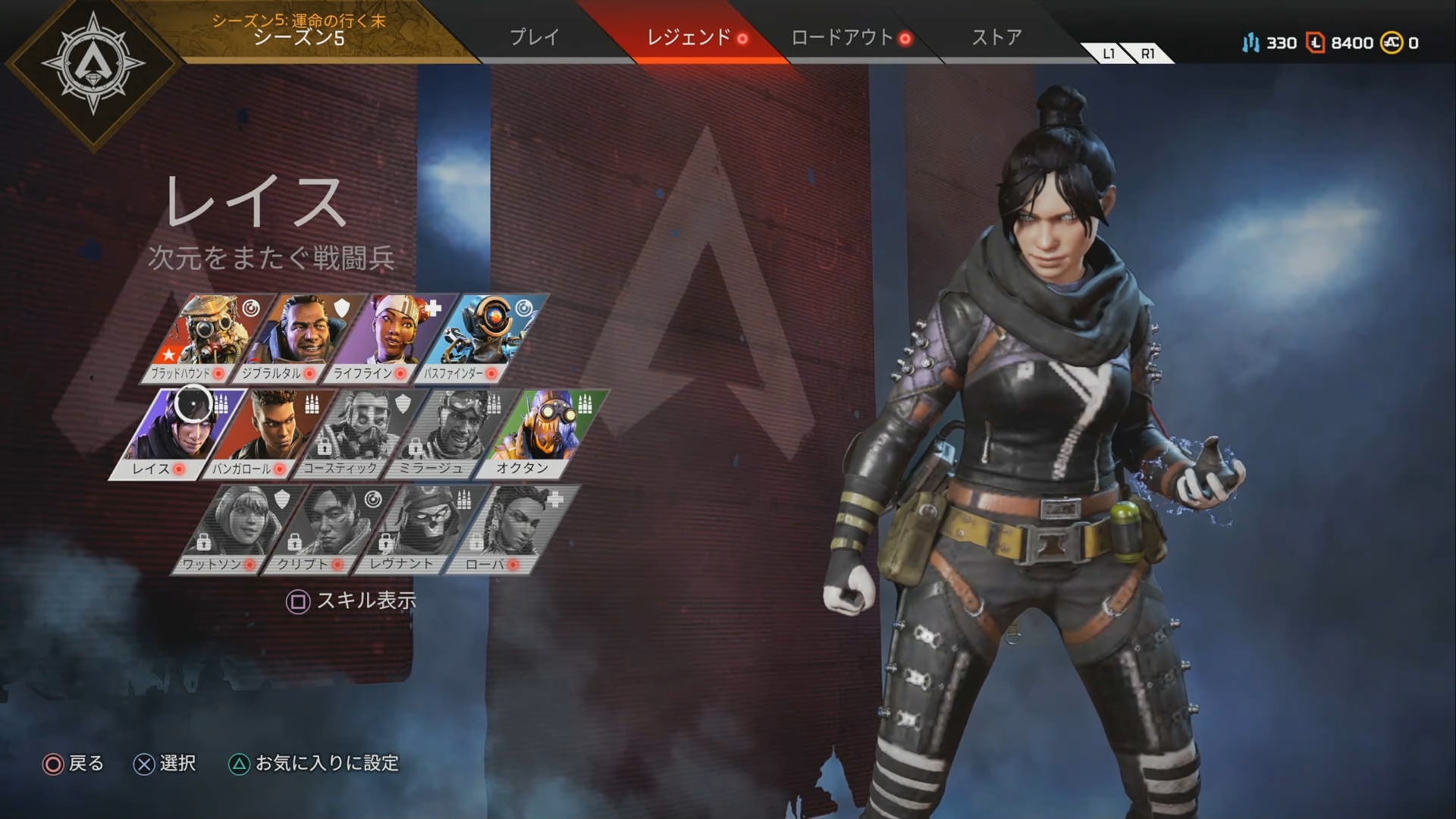Screen dimensions: 1456x819
Task: Open the シーズン5 season banner
Action: pyautogui.click(x=299, y=30)
